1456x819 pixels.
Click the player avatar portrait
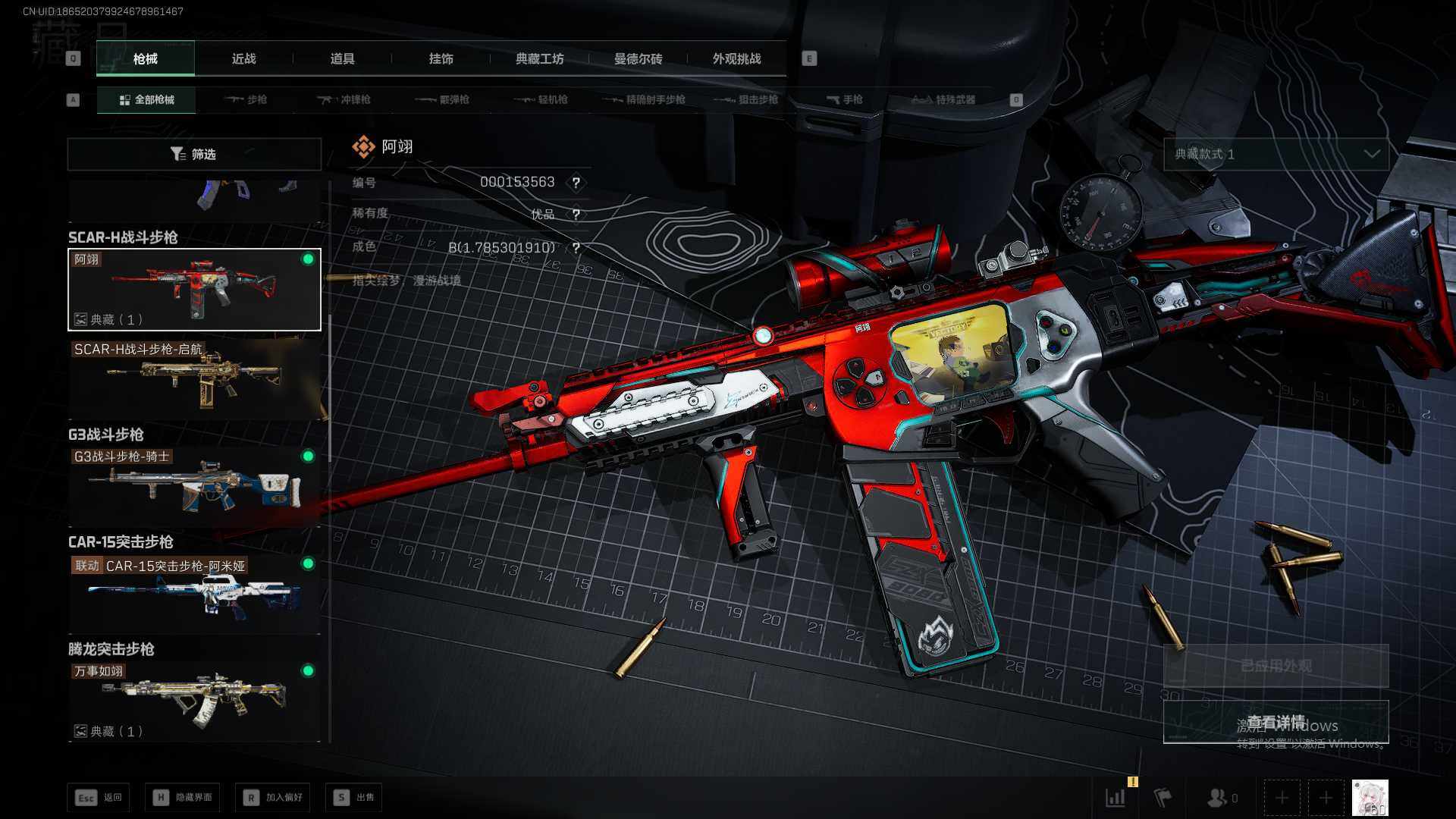[x=1370, y=798]
